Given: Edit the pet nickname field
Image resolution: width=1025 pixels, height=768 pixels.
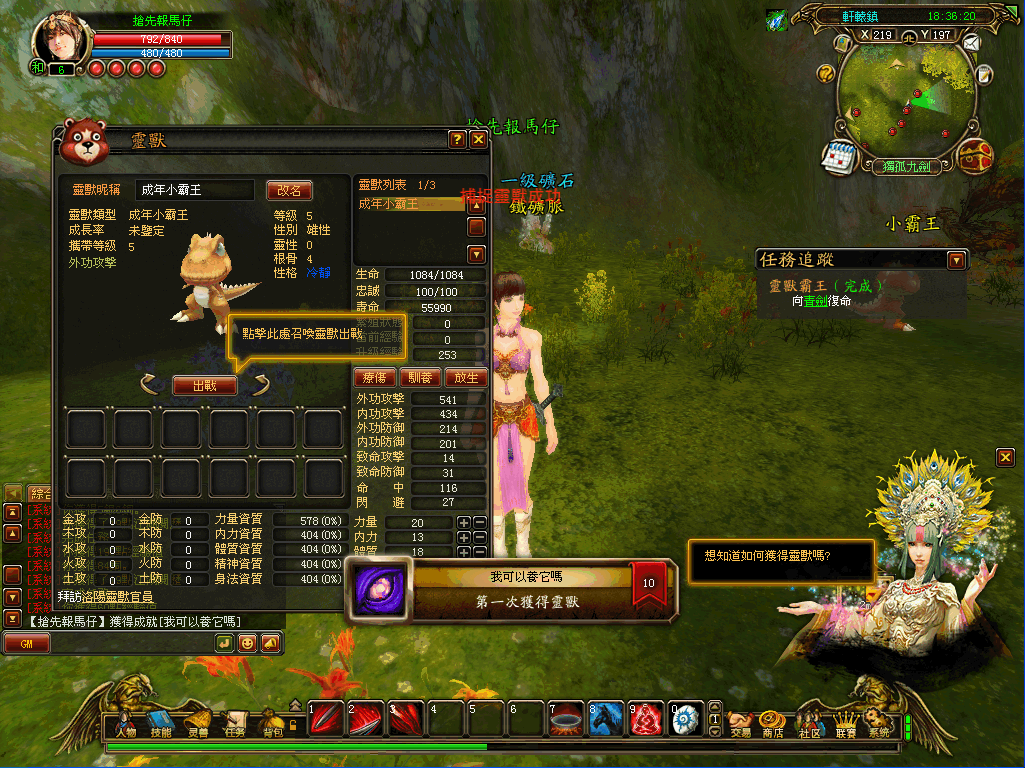Looking at the screenshot, I should tap(195, 190).
